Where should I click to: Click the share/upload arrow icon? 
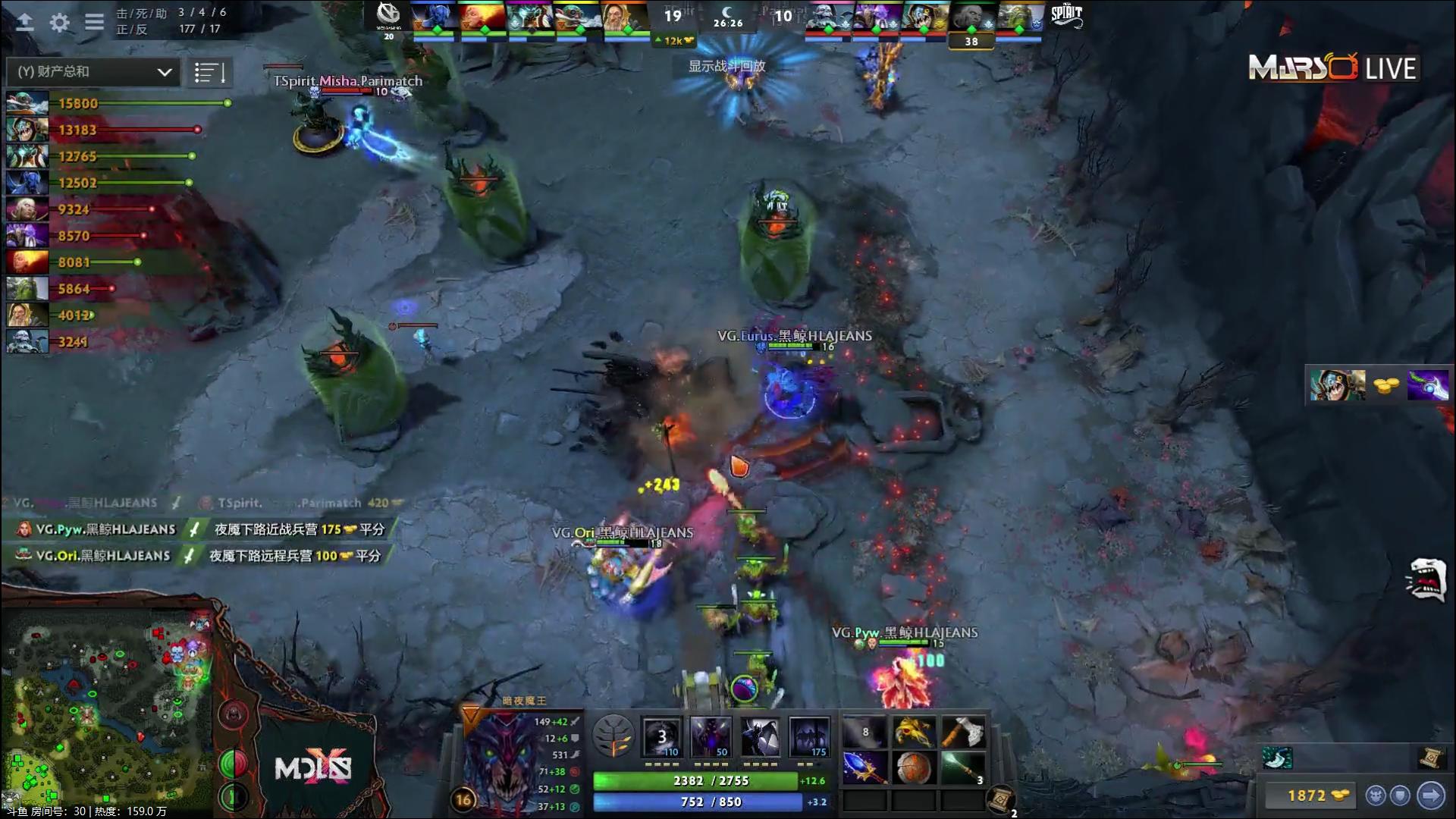click(25, 23)
